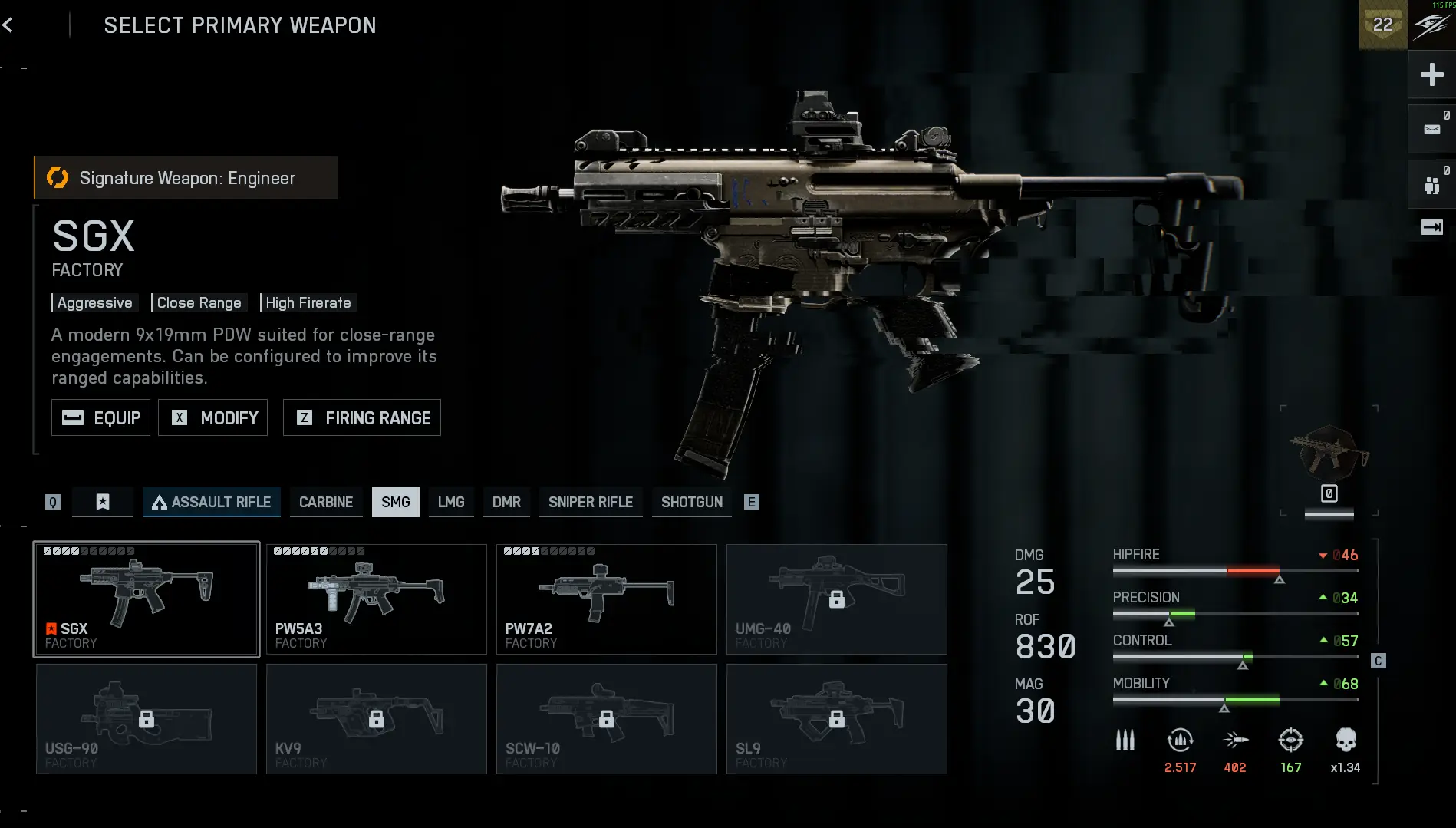The image size is (1456, 828).
Task: Select the locked UMG-40 tile
Action: (x=837, y=599)
